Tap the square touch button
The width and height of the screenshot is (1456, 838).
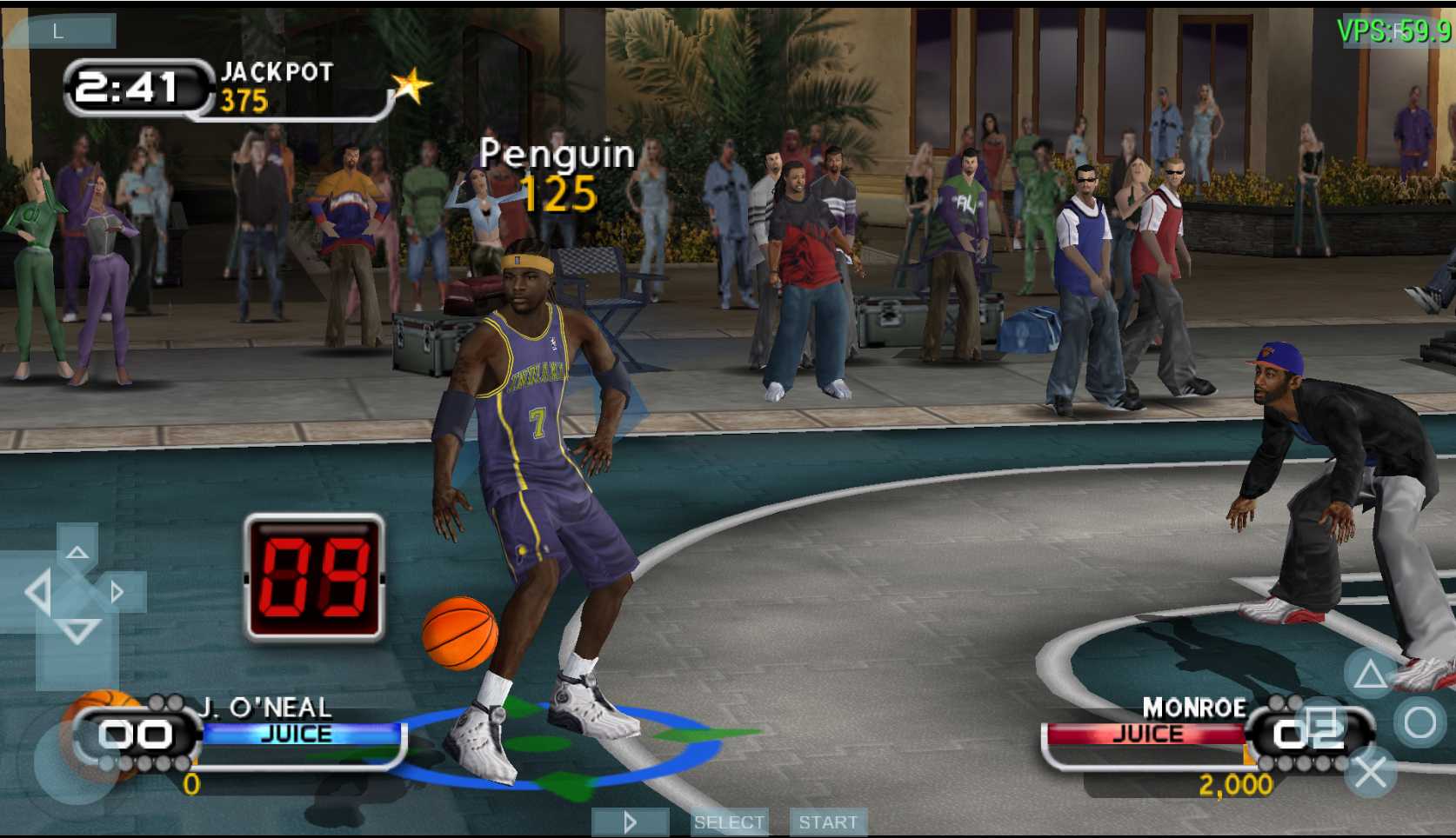1321,723
